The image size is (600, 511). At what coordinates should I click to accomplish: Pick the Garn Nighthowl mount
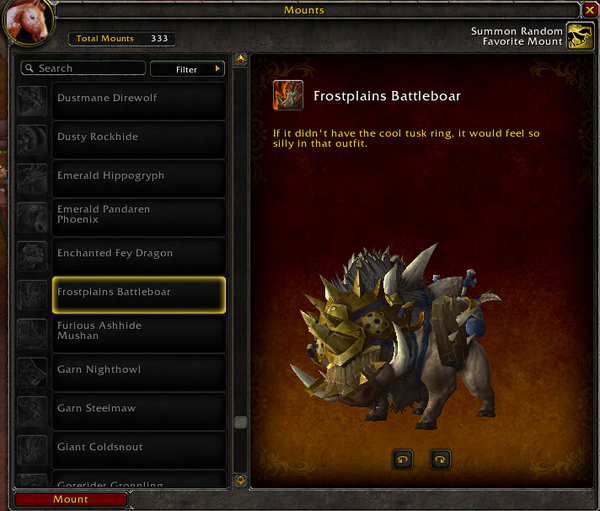[x=138, y=370]
